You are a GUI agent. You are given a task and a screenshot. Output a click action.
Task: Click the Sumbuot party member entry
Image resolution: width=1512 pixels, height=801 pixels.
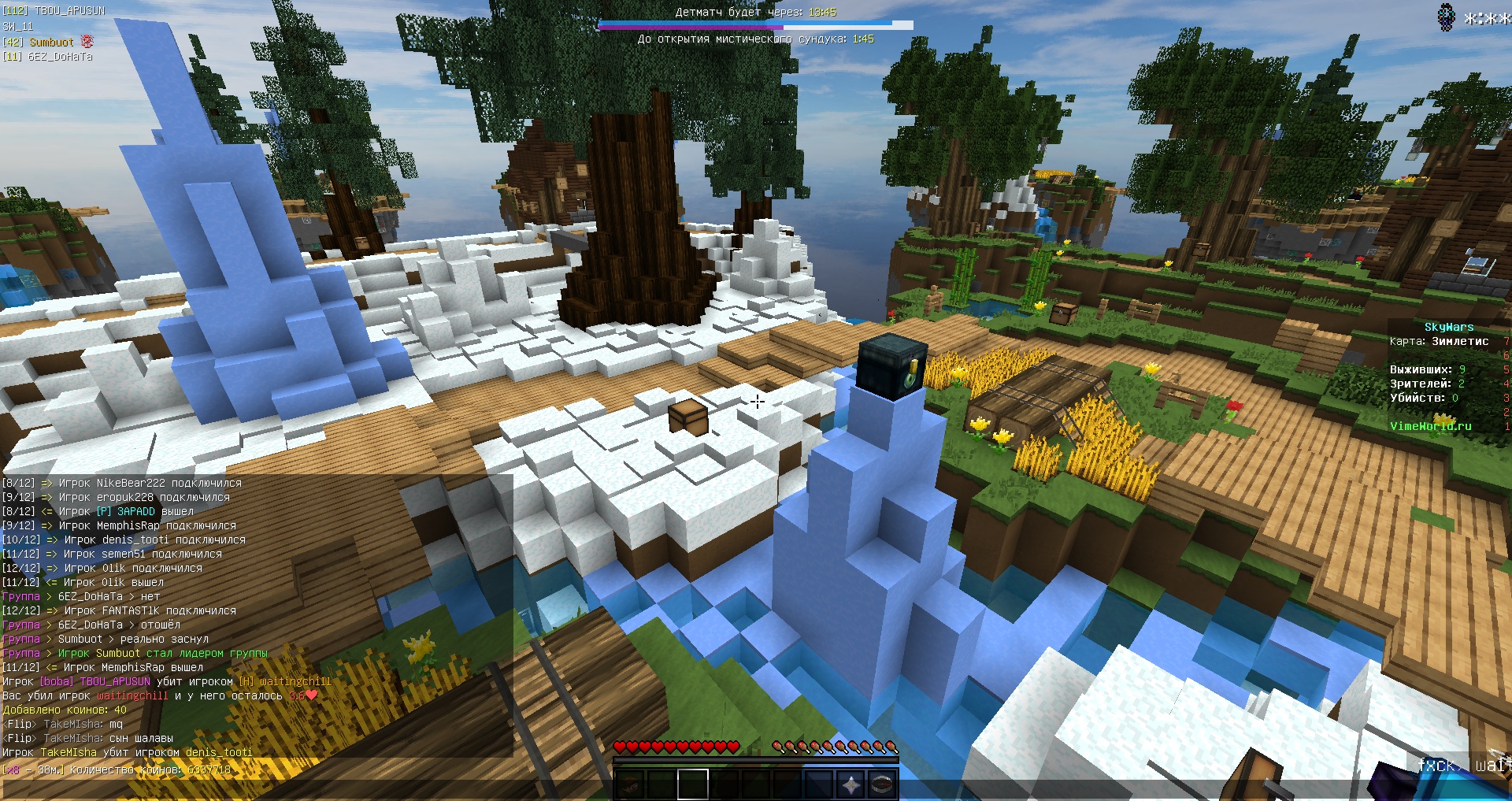pyautogui.click(x=51, y=42)
